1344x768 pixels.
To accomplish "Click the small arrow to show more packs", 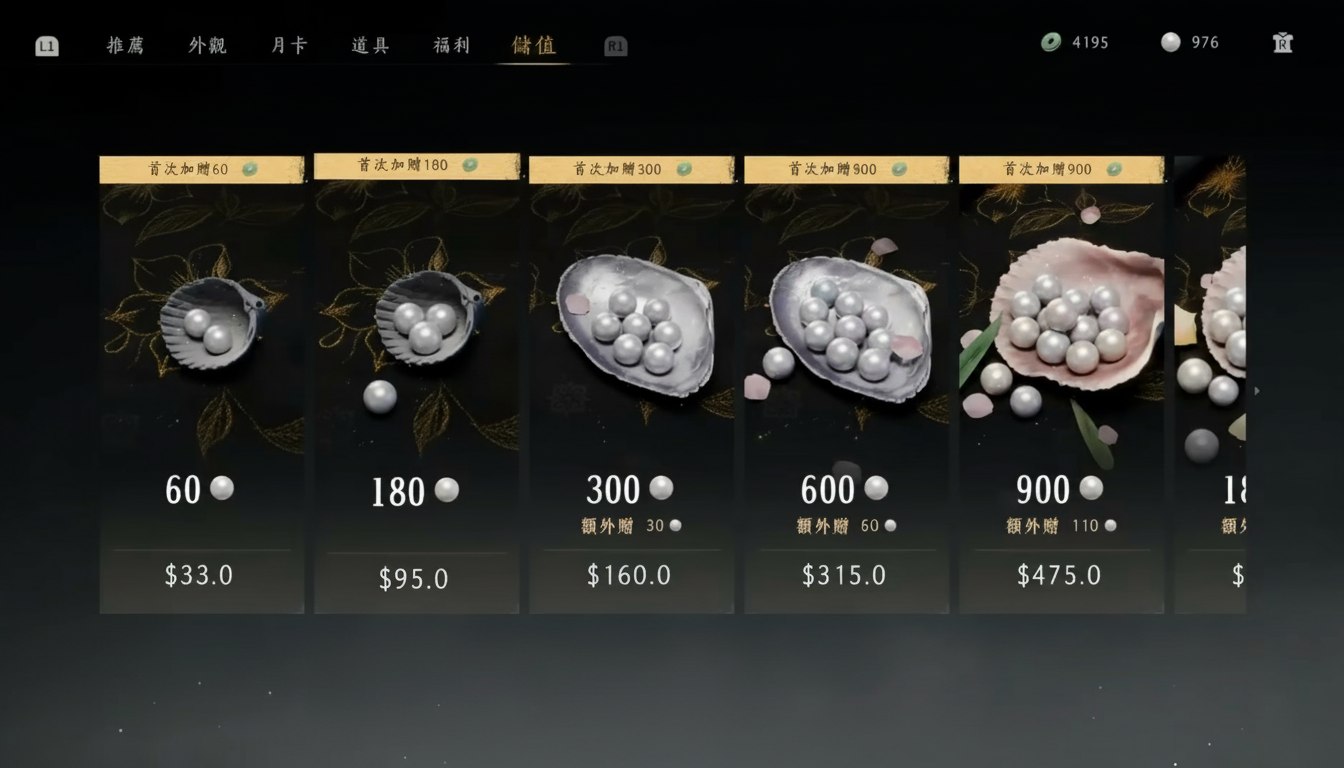I will tap(1256, 391).
